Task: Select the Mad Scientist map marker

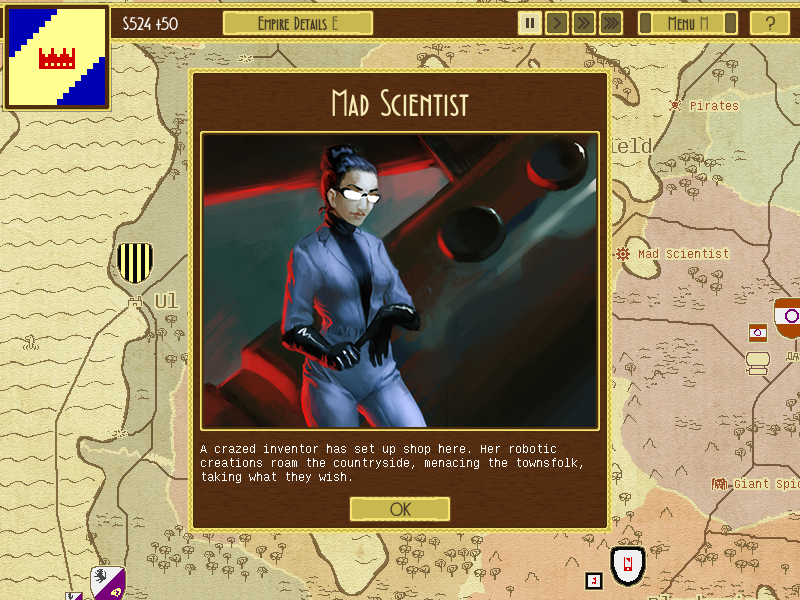Action: point(624,254)
